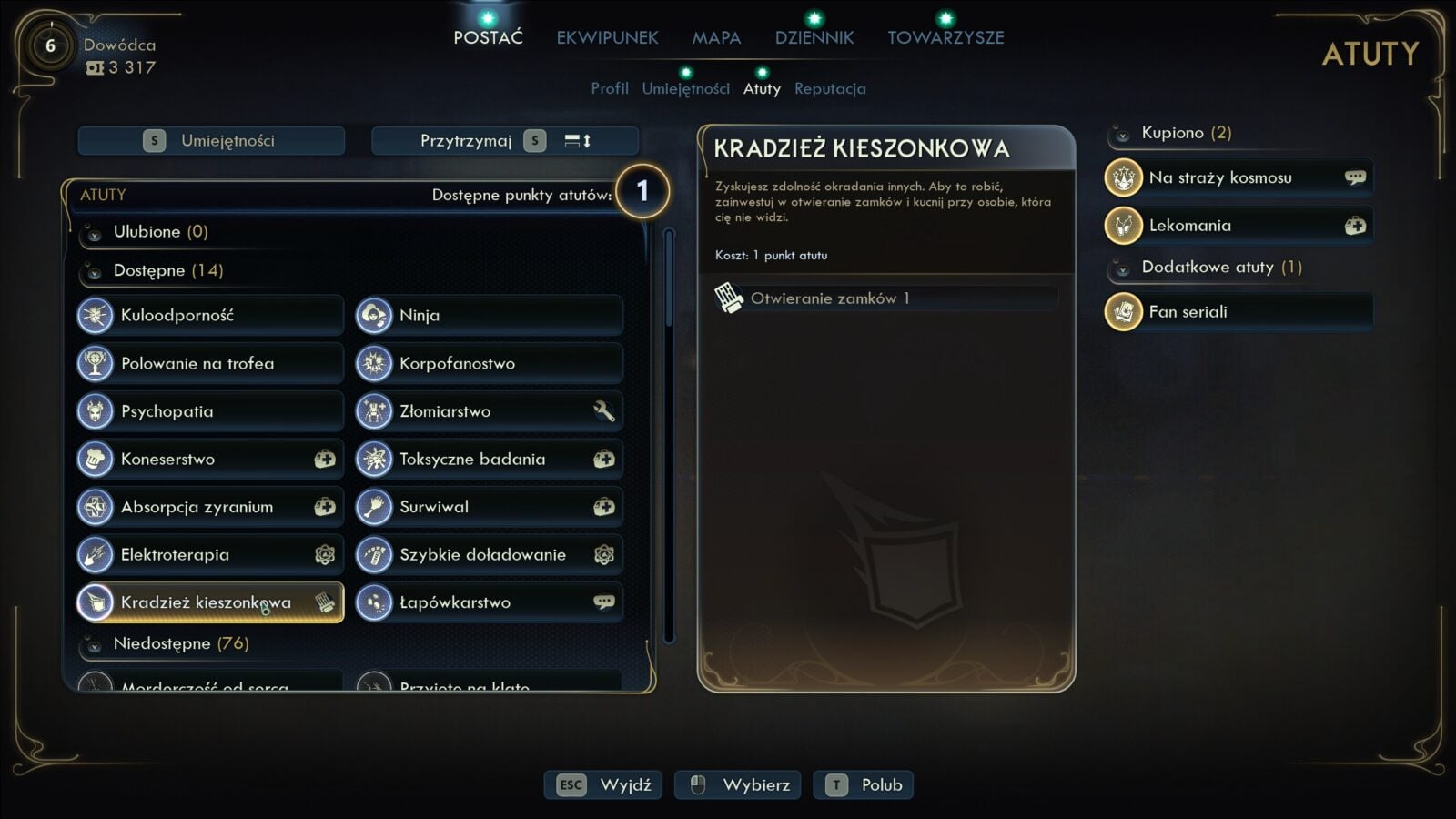The width and height of the screenshot is (1456, 819).
Task: Switch to the Umiejętności sub-tab
Action: click(685, 88)
